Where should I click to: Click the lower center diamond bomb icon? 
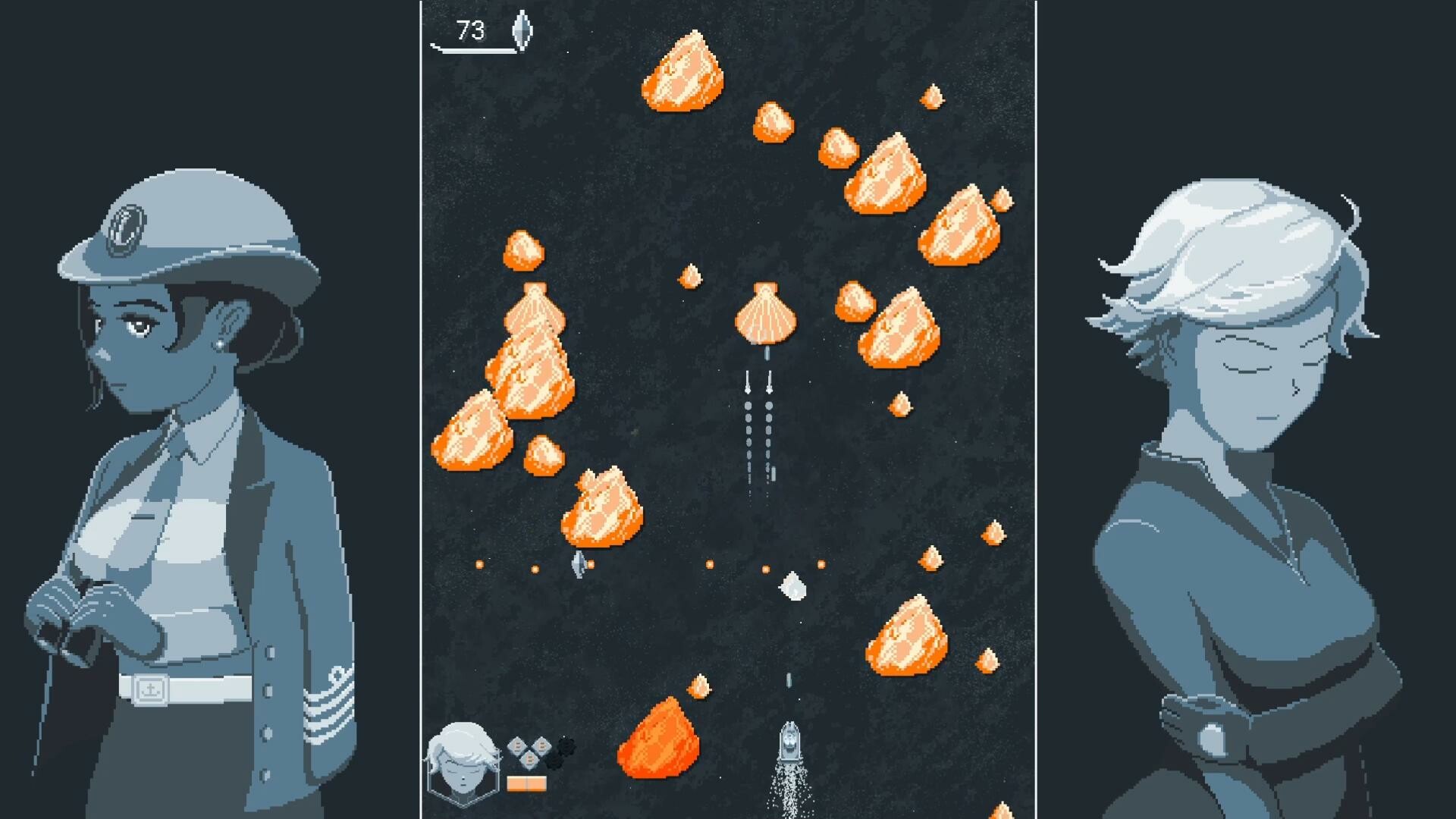pyautogui.click(x=530, y=761)
